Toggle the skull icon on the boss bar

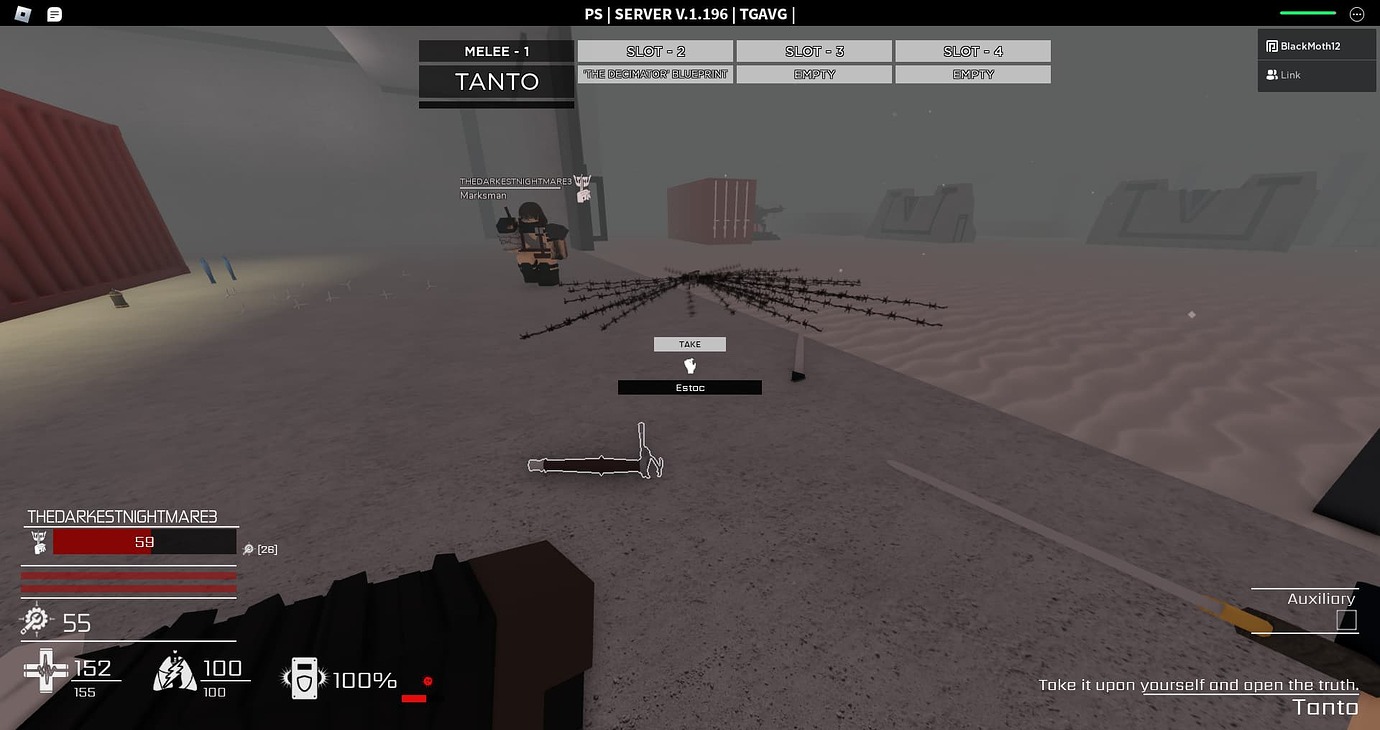click(x=37, y=541)
